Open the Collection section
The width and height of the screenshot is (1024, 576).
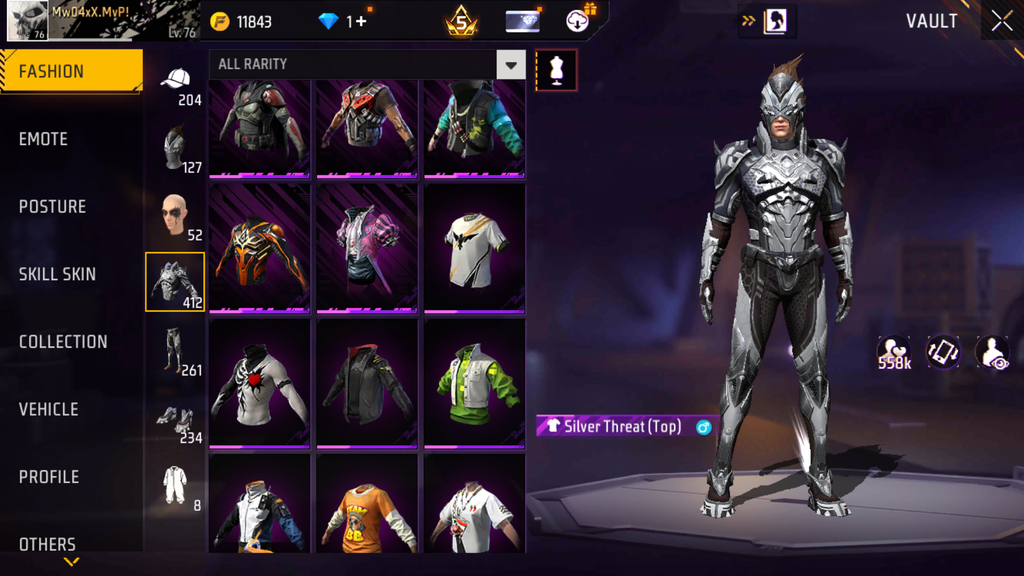63,342
